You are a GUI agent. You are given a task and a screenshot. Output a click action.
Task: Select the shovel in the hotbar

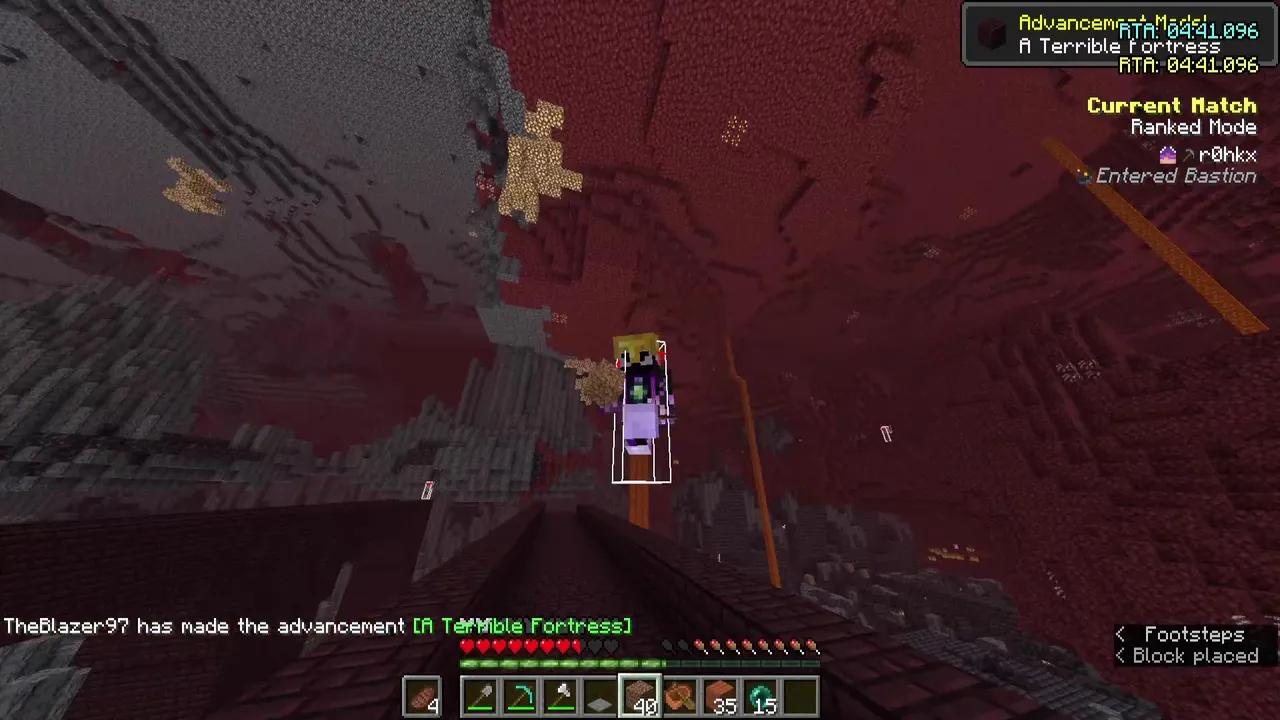[x=480, y=697]
